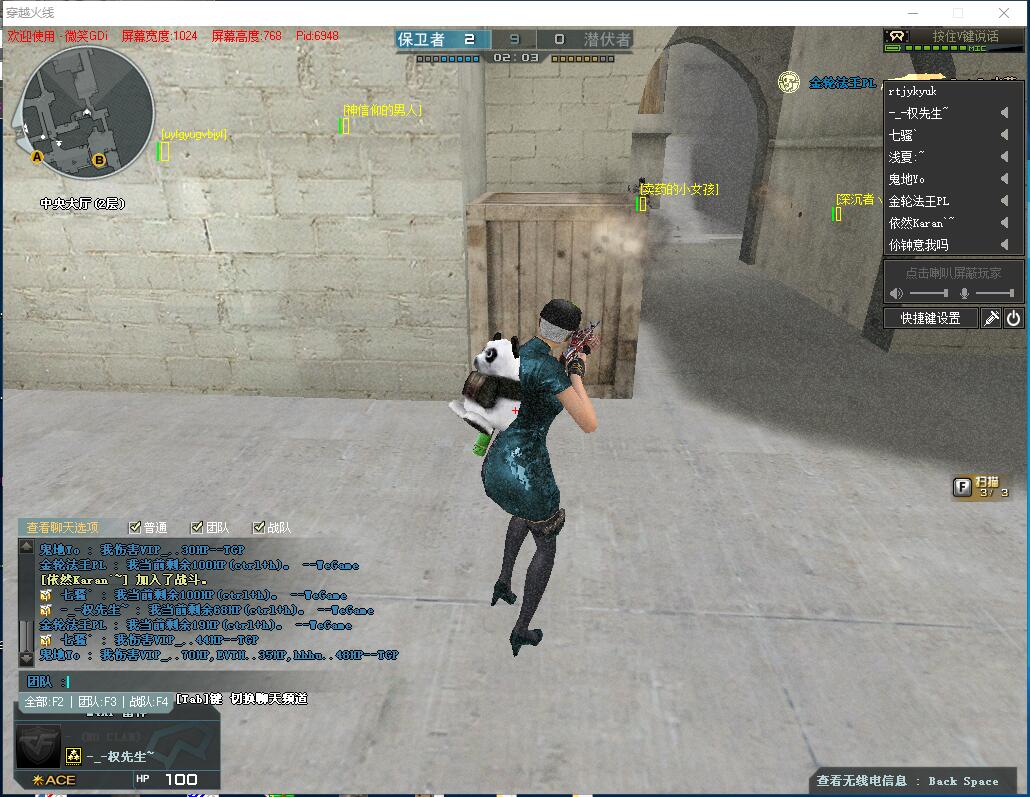The height and width of the screenshot is (797, 1030).
Task: Adjust the speaker volume slider
Action: tap(929, 293)
